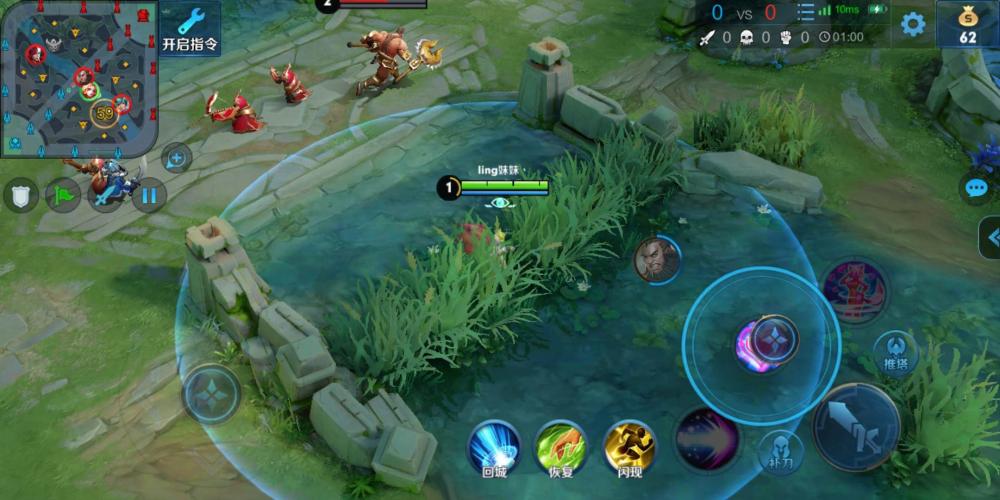Send the white shield defend signal

coord(21,194)
